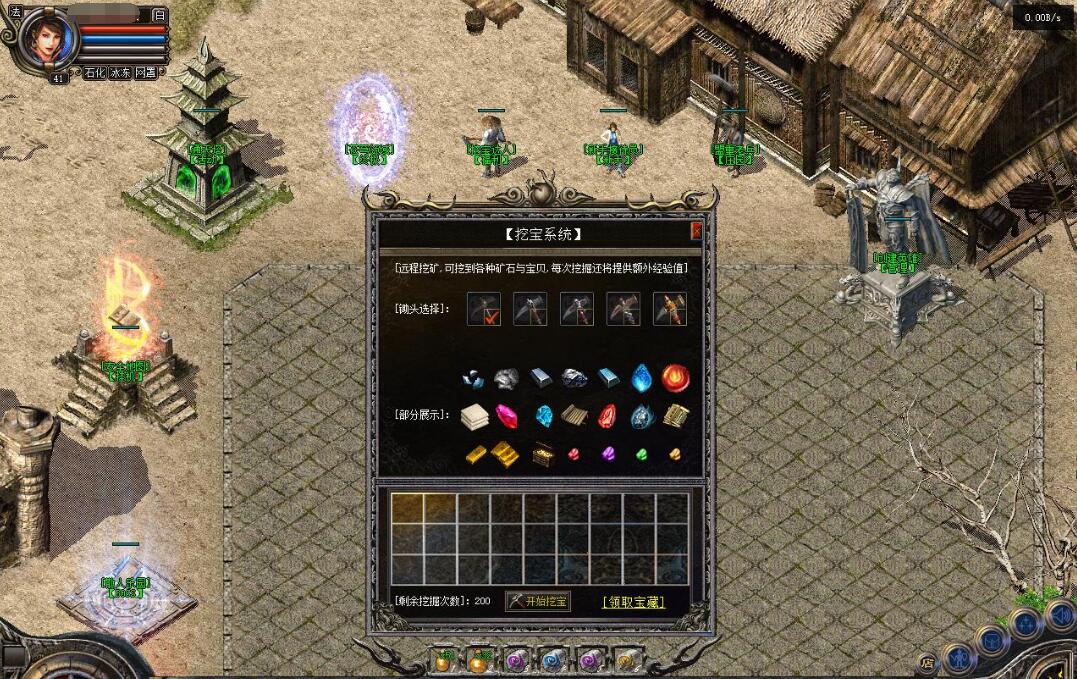Close the 挖宝系统 treasure digging window

coord(696,232)
